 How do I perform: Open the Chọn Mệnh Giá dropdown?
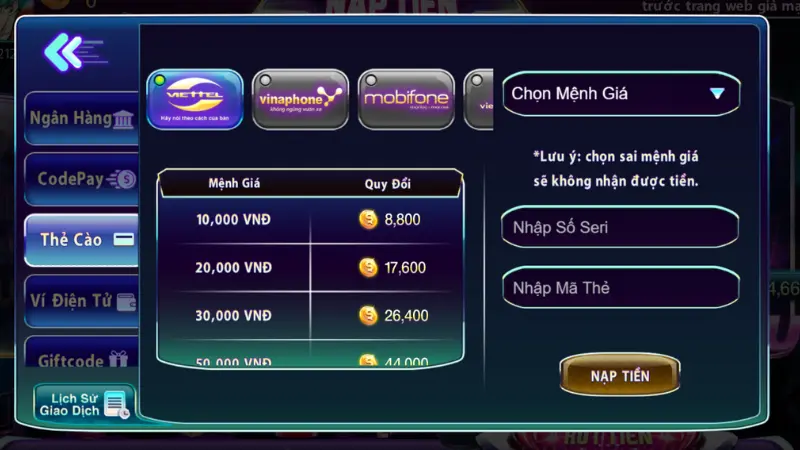pos(620,94)
